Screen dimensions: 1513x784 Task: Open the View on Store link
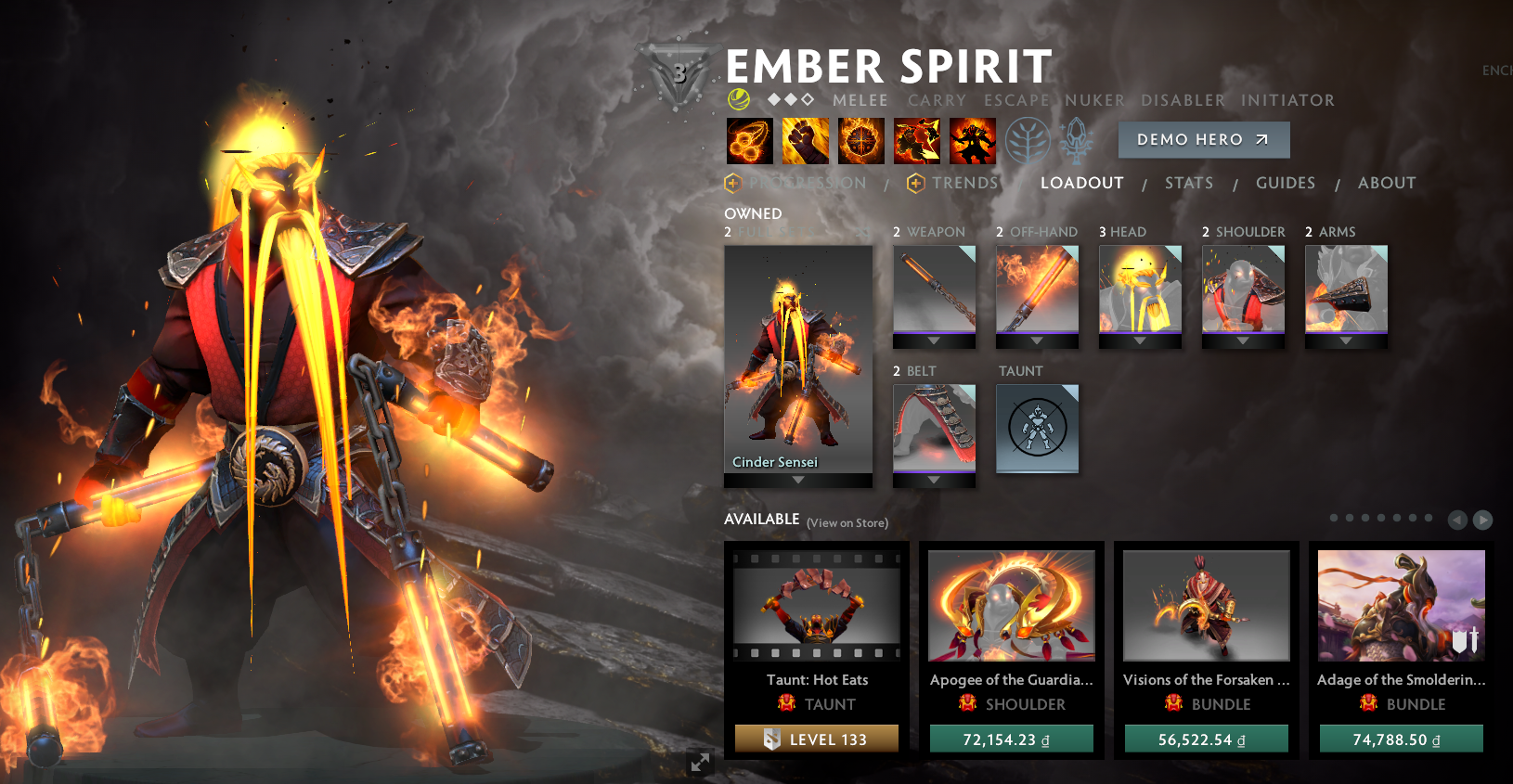[x=847, y=522]
